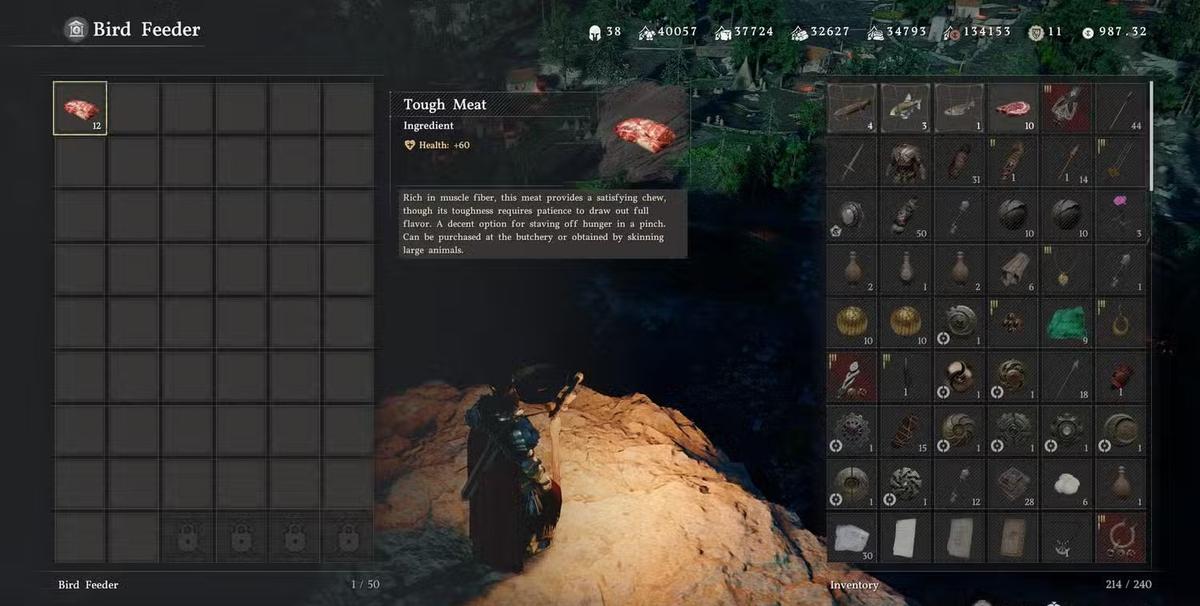
Task: Pick the sword item in the inventory
Action: (851, 162)
